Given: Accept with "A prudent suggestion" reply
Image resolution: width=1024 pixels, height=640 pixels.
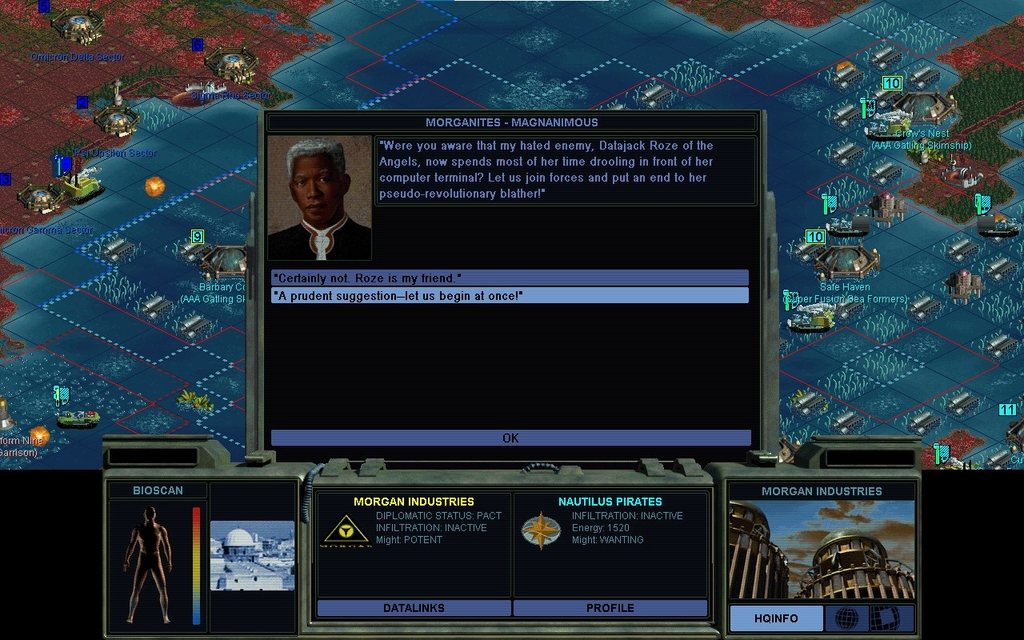Looking at the screenshot, I should point(509,296).
